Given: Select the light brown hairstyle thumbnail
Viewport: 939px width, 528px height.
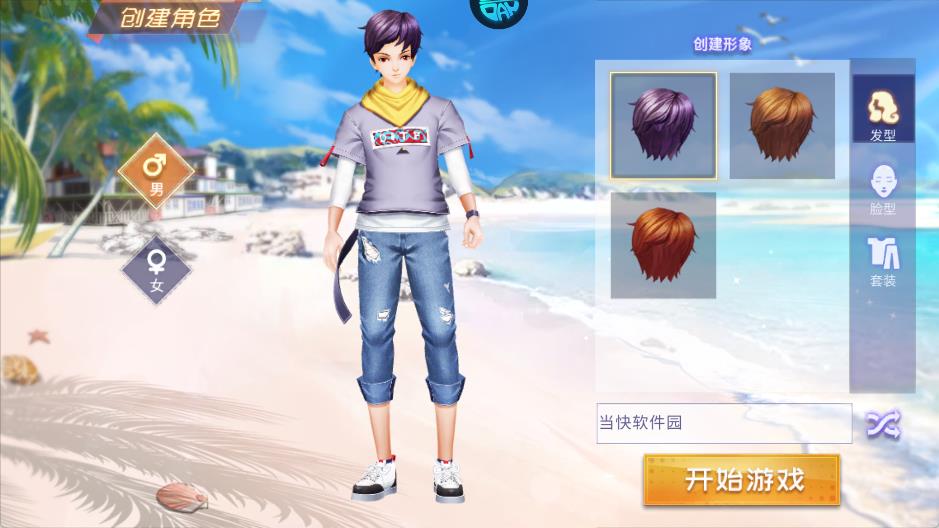Looking at the screenshot, I should point(782,126).
